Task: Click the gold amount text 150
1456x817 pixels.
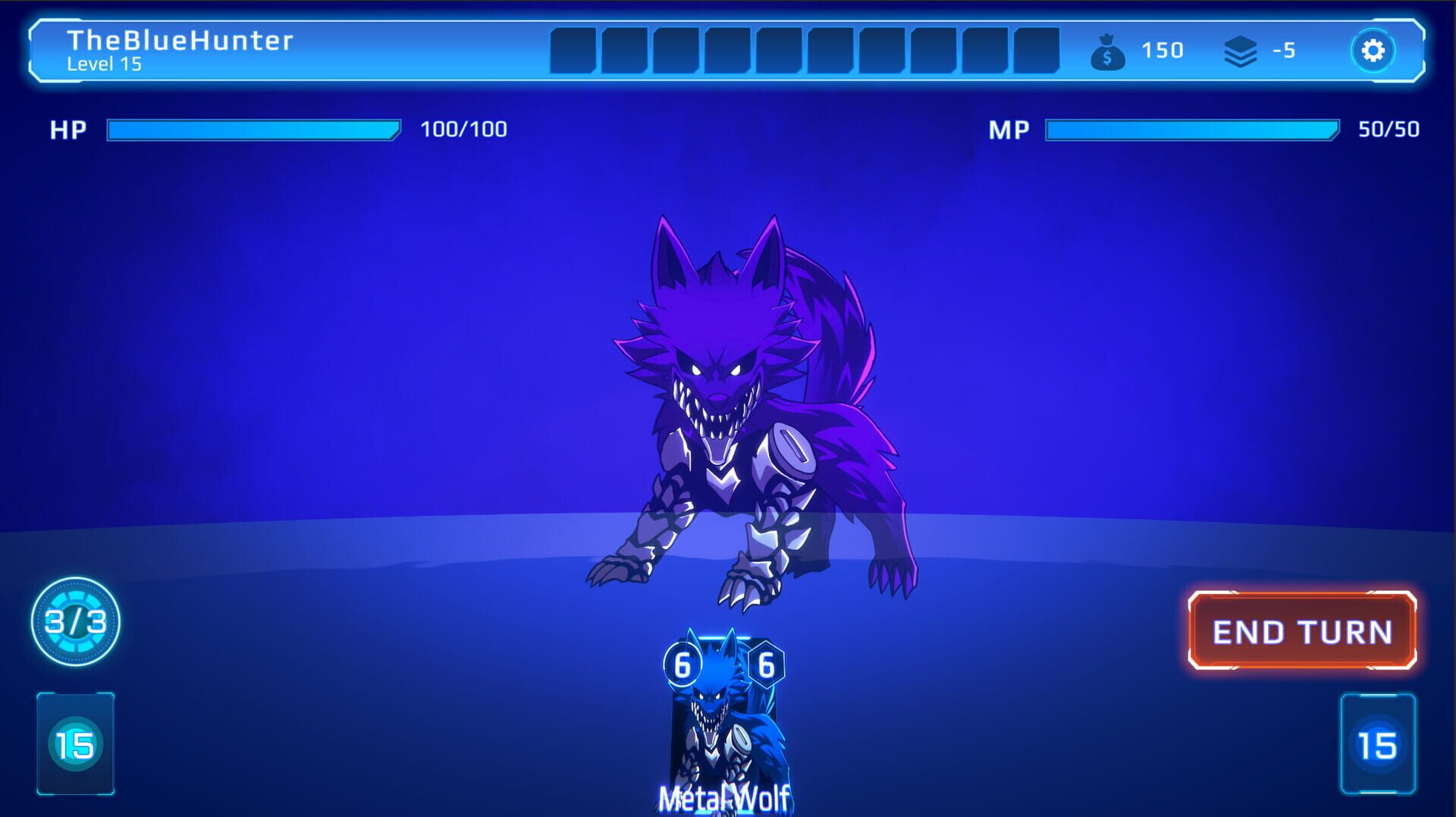Action: tap(1161, 51)
